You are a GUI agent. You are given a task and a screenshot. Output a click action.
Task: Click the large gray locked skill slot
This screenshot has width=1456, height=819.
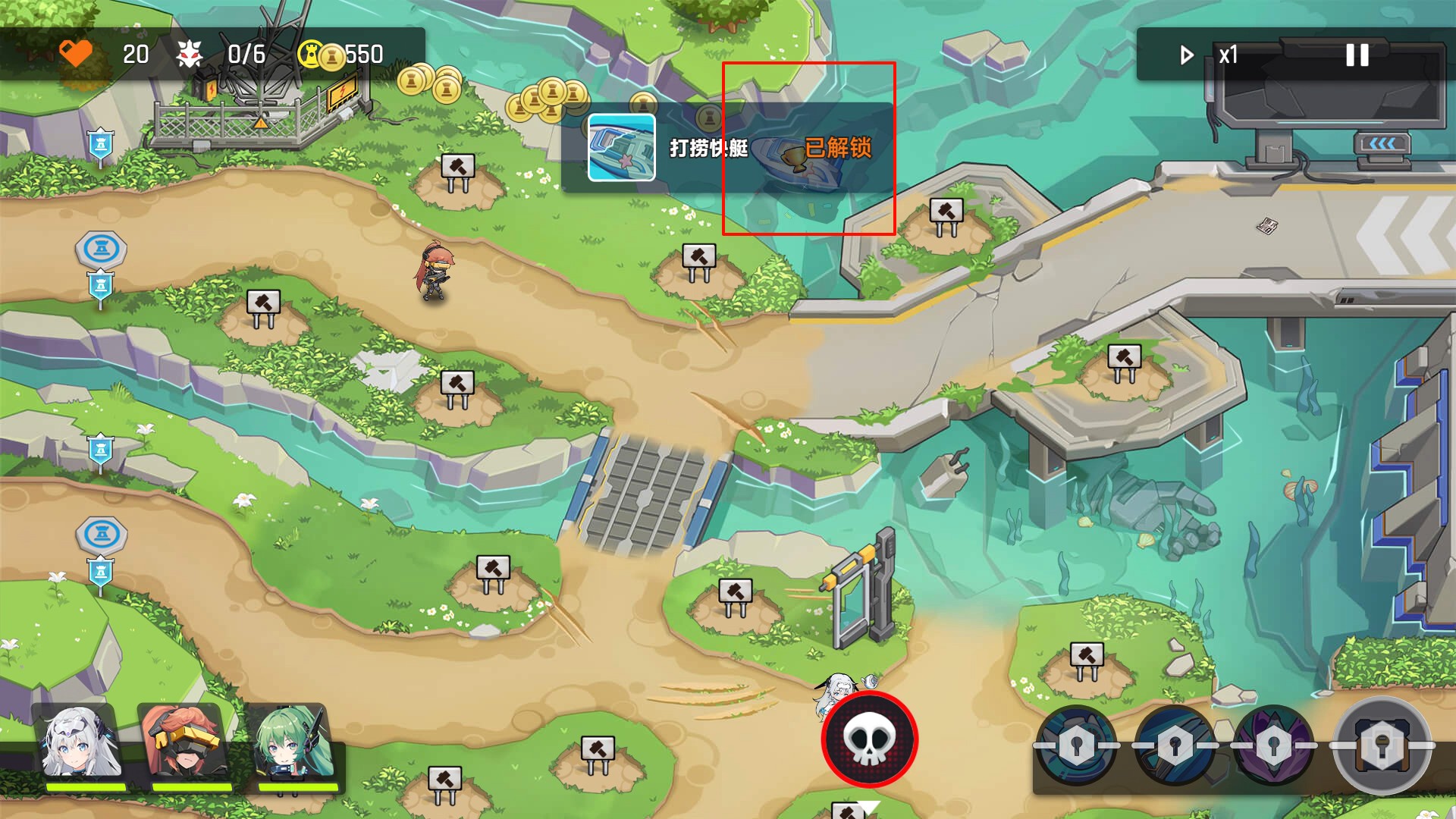click(x=1382, y=745)
